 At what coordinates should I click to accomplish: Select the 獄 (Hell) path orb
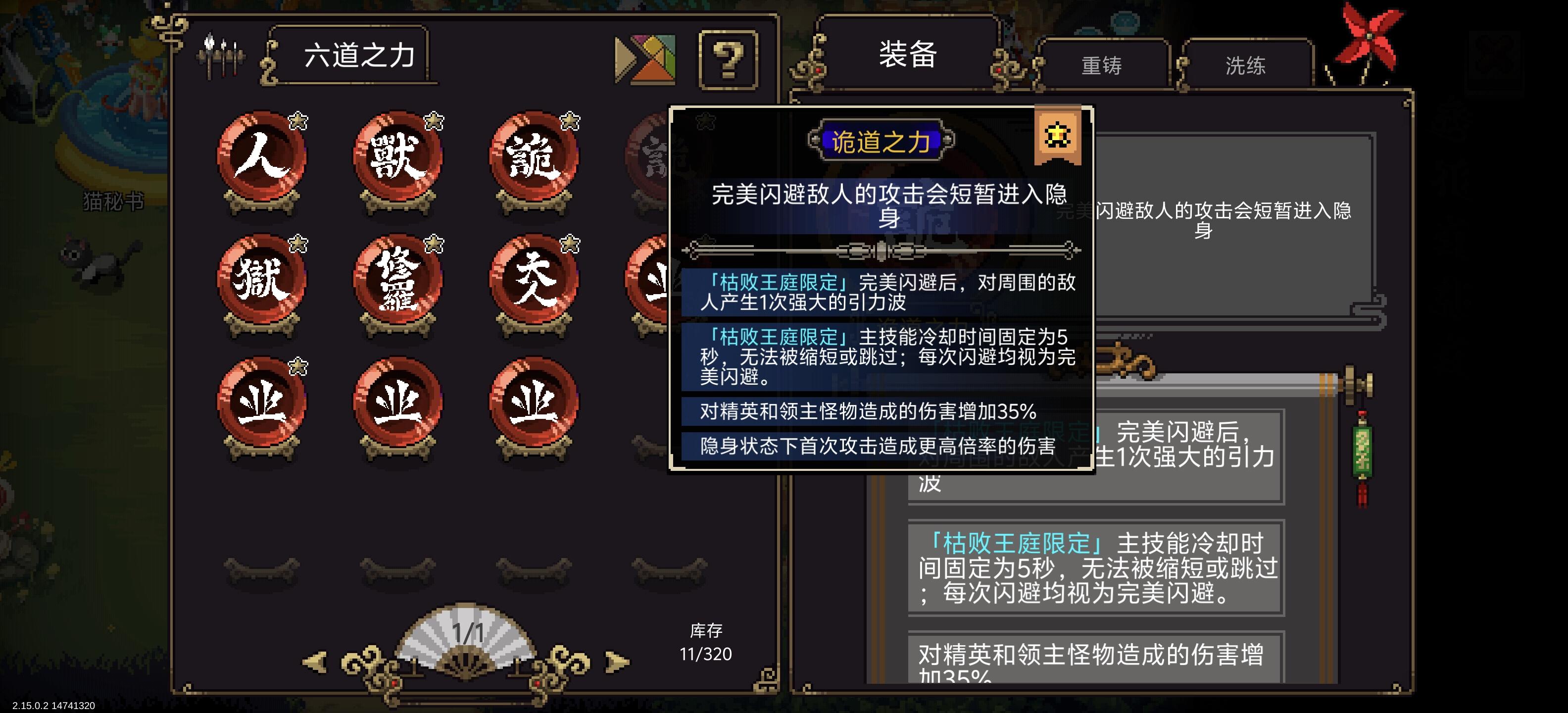point(263,281)
